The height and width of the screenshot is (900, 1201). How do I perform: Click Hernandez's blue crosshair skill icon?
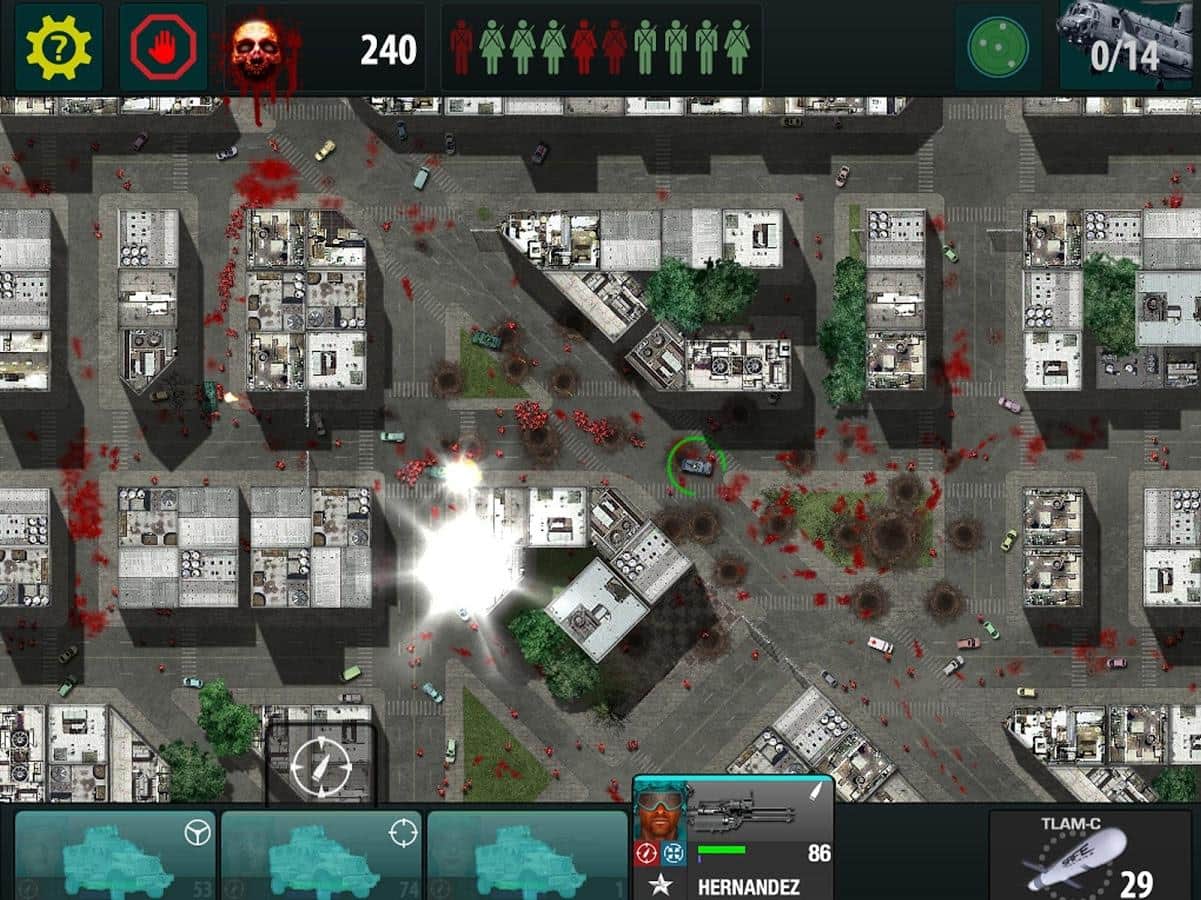pyautogui.click(x=671, y=853)
